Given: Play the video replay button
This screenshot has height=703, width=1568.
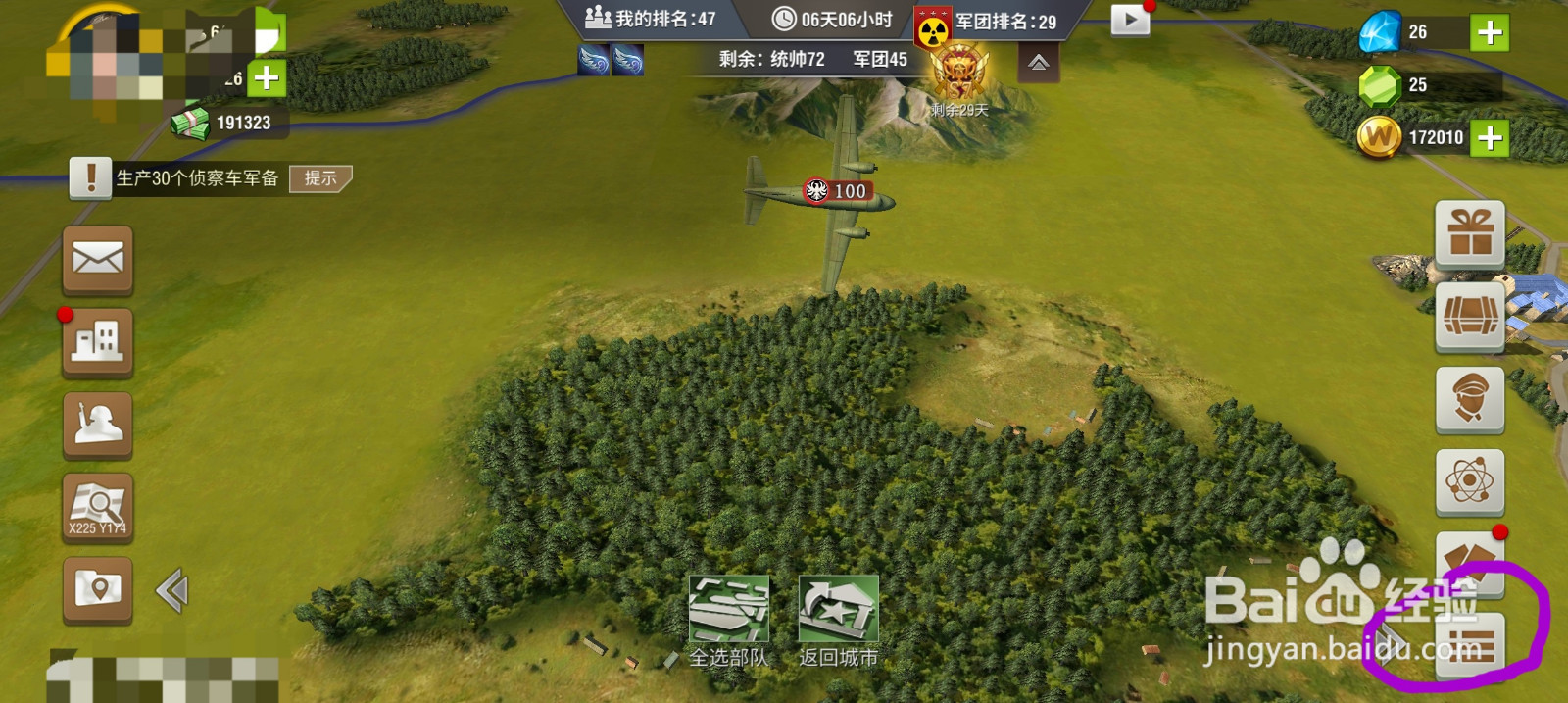Looking at the screenshot, I should (1130, 20).
